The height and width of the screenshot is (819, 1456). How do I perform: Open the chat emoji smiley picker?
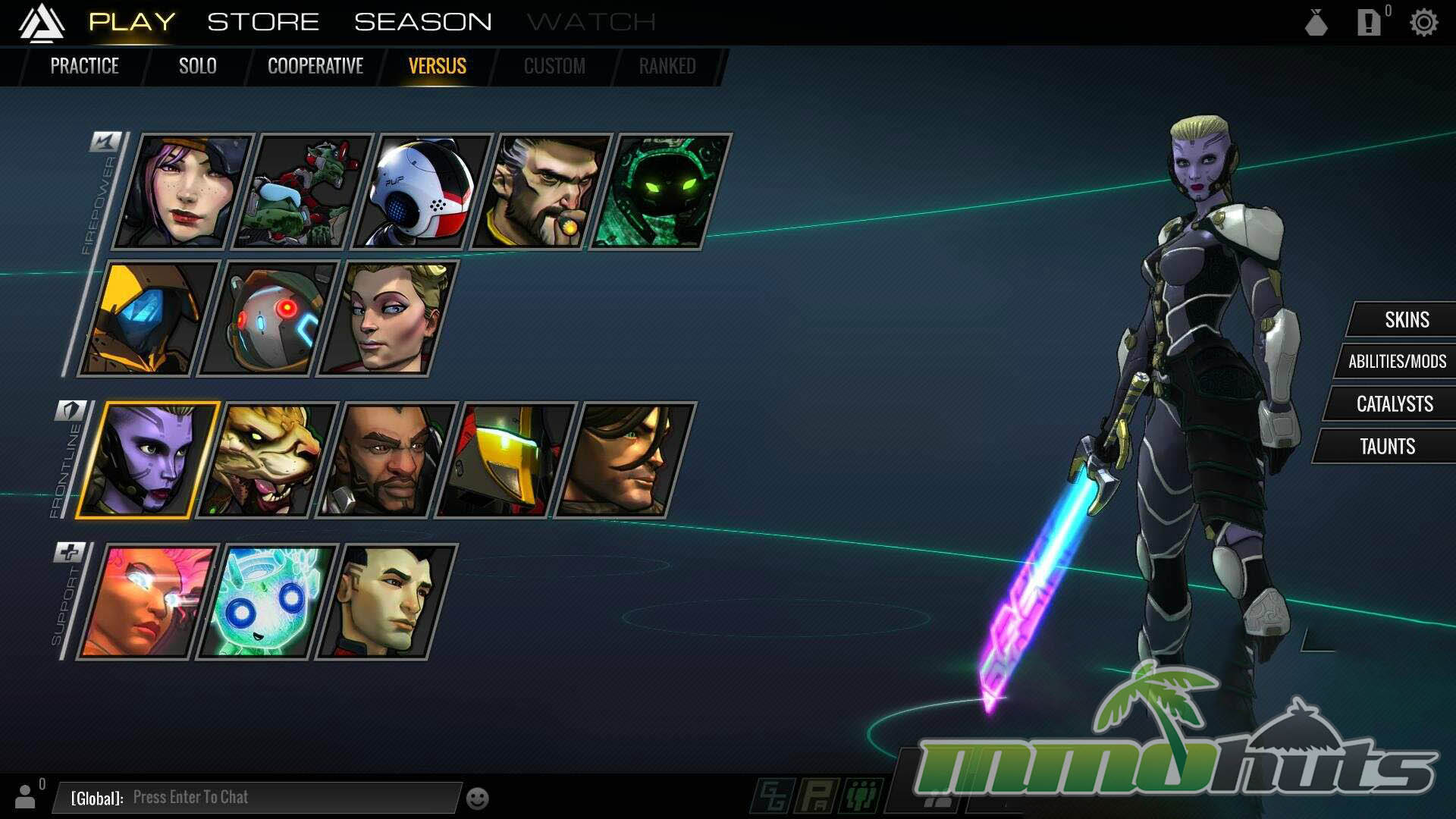tap(477, 799)
